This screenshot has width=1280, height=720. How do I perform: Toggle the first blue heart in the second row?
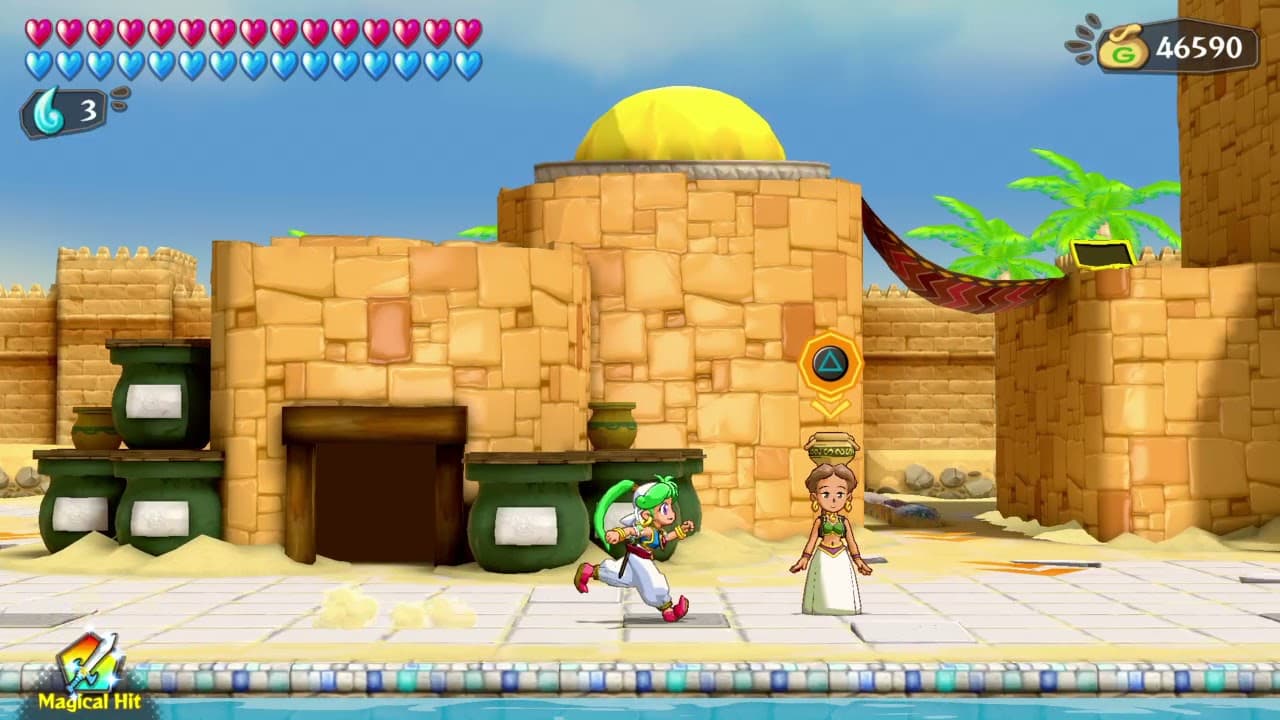pos(41,61)
